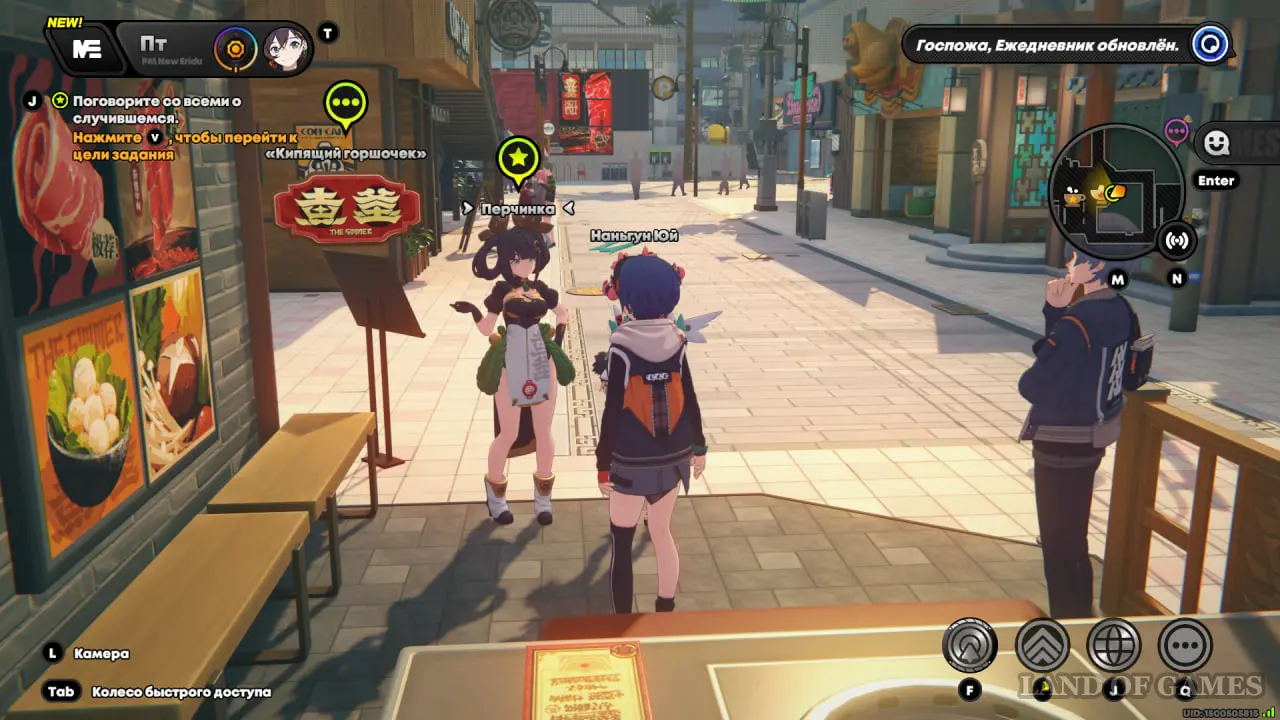Open the day and time panel showing Пт
Screen dimensions: 1280x720
(160, 47)
